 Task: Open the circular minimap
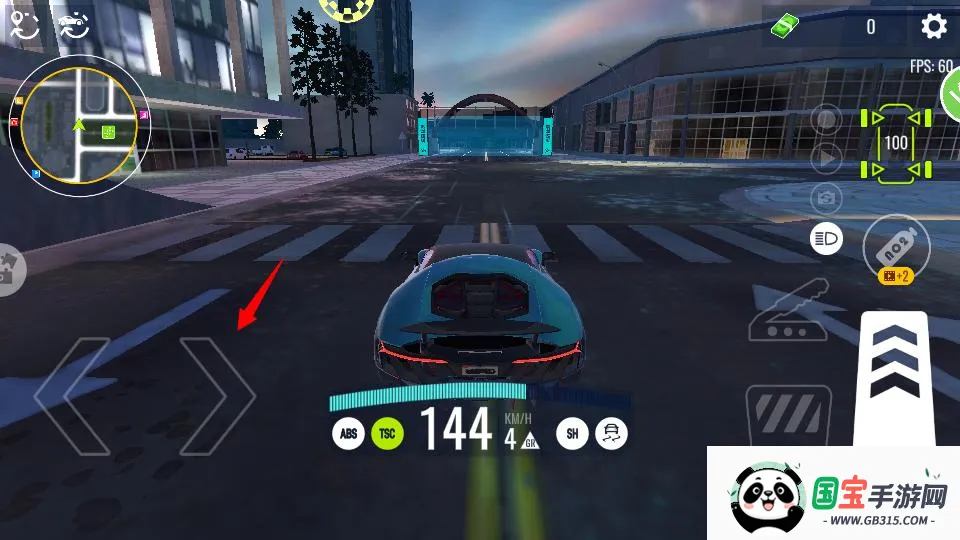pos(79,125)
